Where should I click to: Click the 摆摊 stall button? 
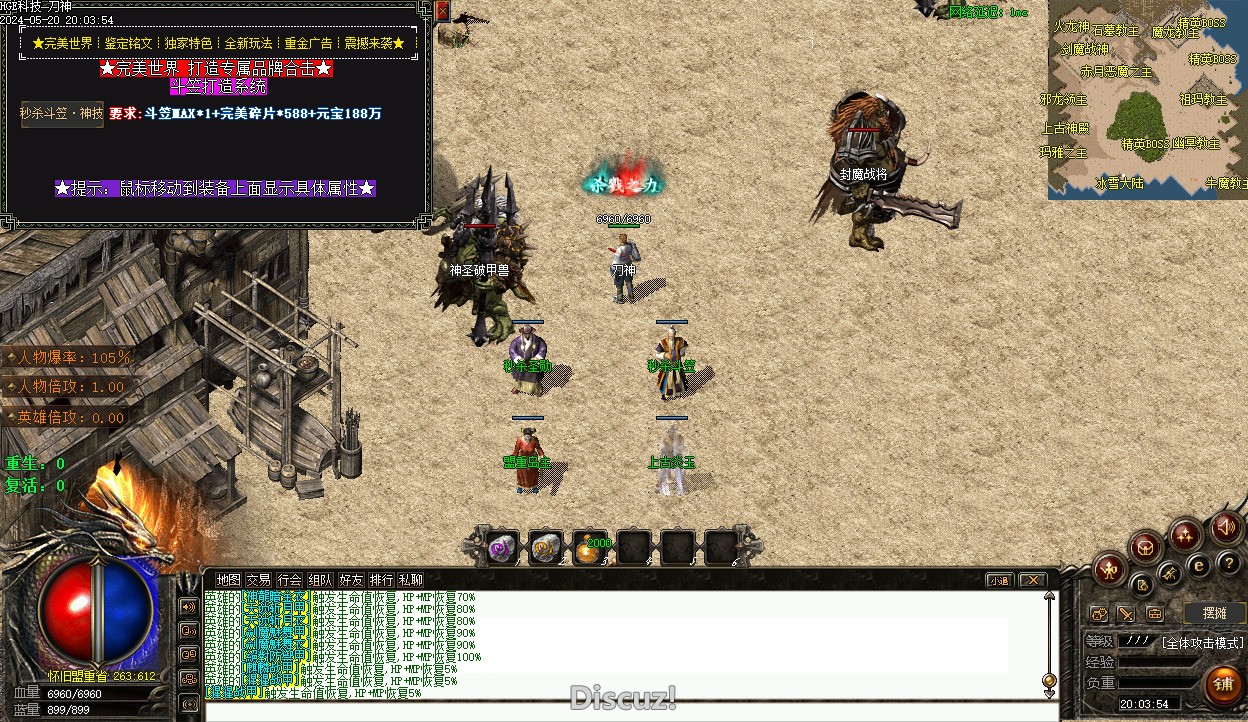1213,613
